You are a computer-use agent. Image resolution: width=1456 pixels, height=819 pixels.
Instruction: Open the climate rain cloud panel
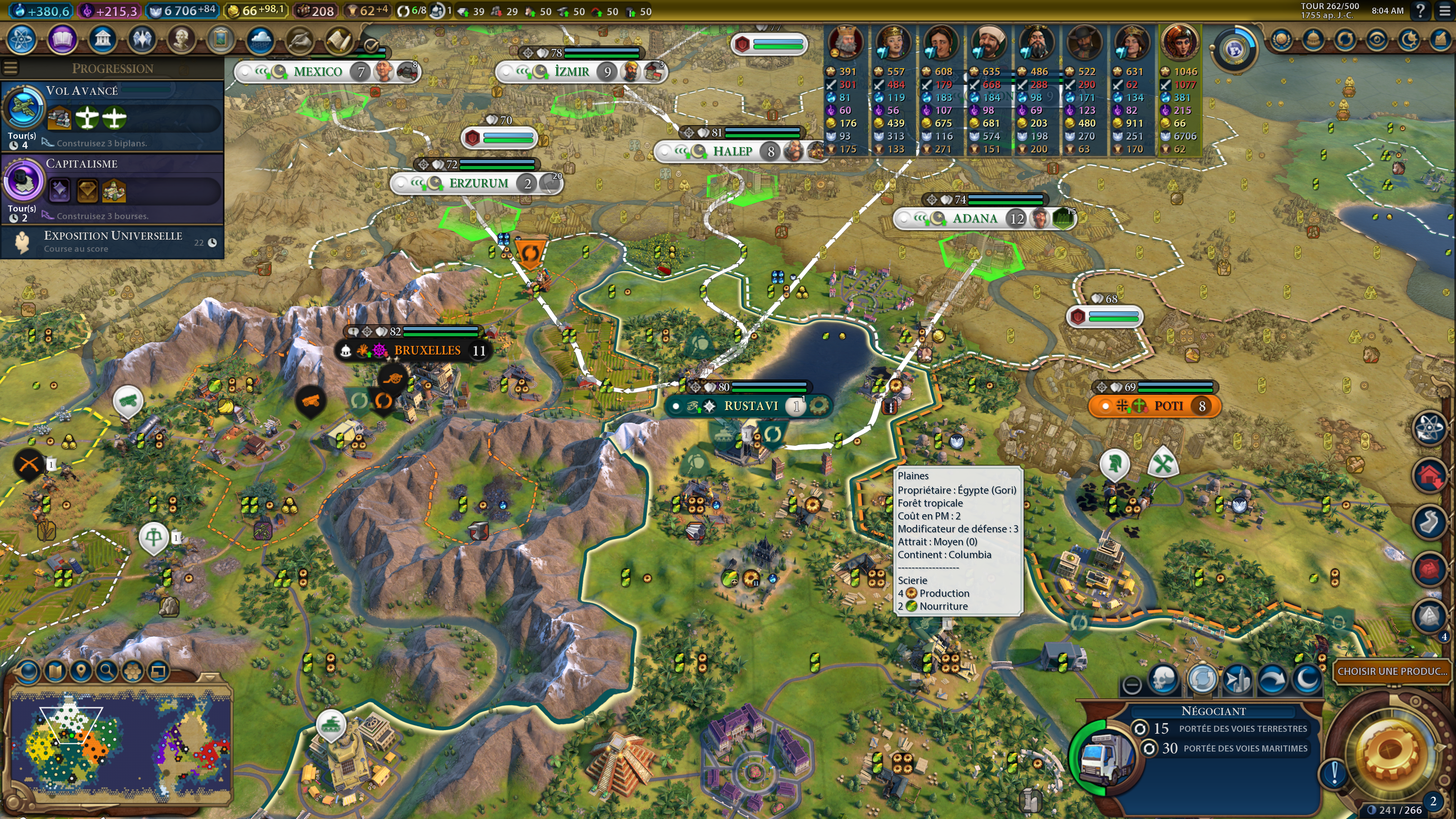coord(260,39)
